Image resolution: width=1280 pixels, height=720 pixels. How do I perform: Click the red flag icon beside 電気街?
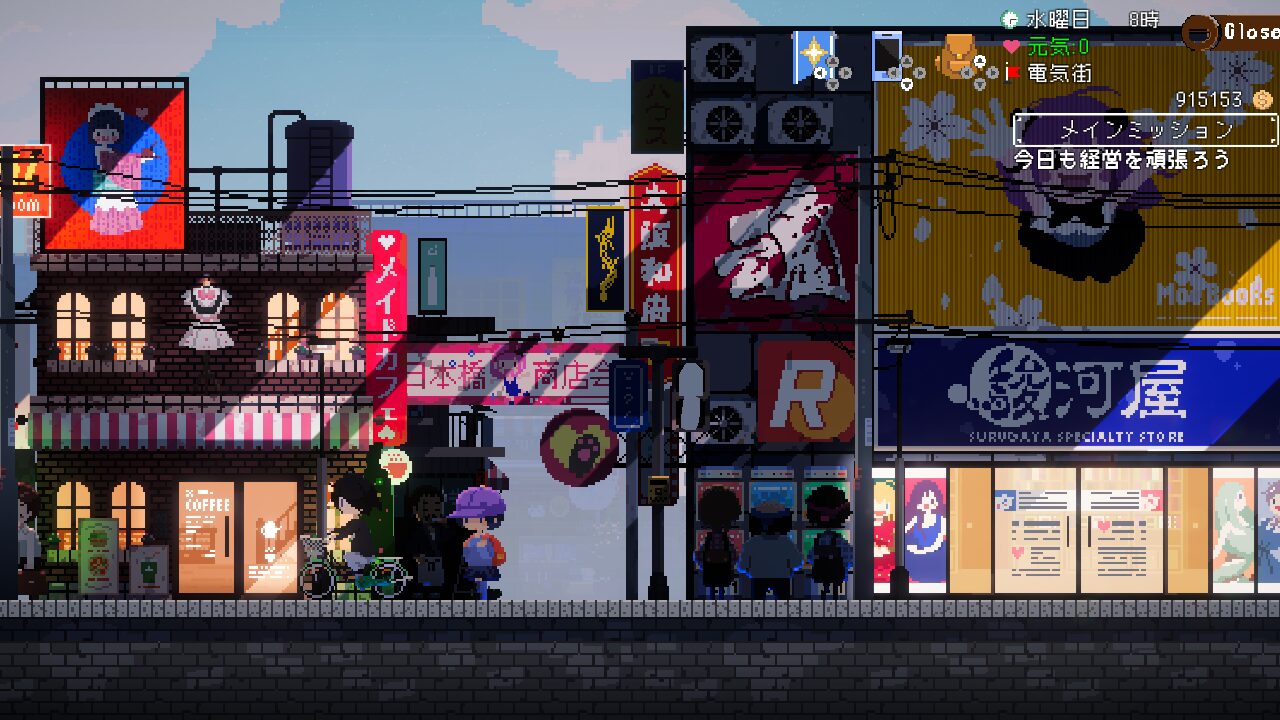(x=1012, y=73)
